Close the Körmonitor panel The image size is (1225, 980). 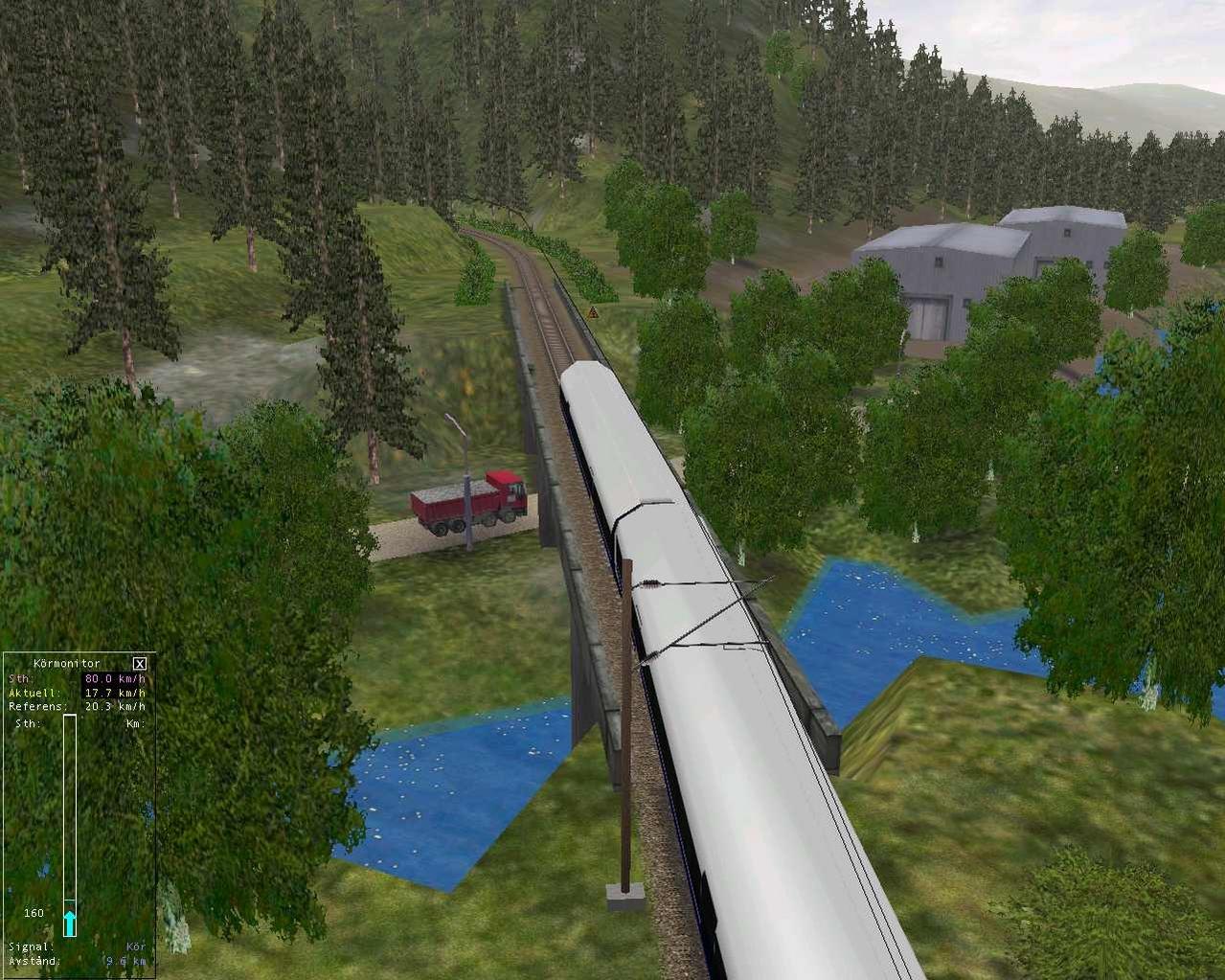tap(140, 663)
